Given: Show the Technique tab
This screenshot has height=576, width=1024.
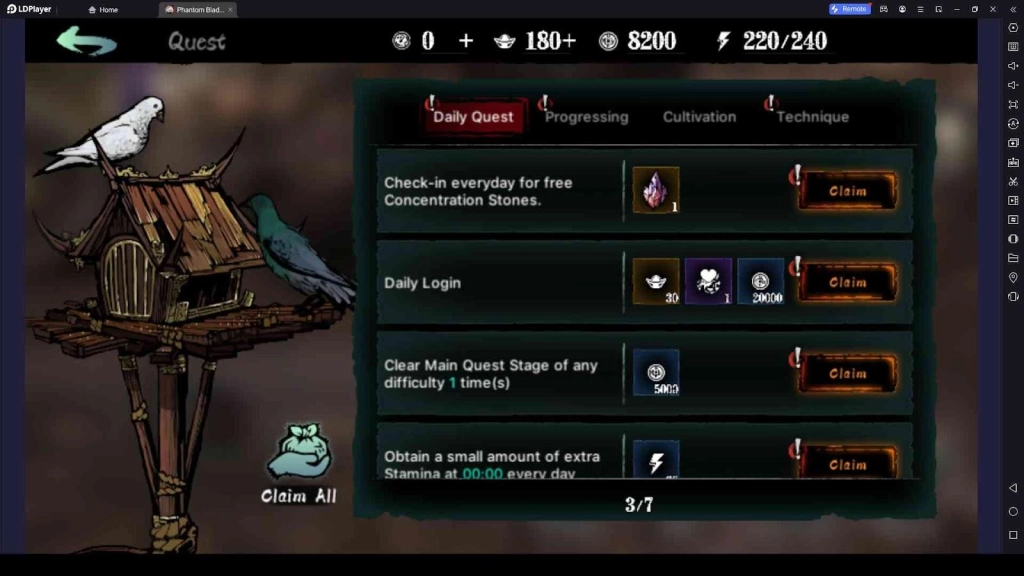Looking at the screenshot, I should 812,117.
